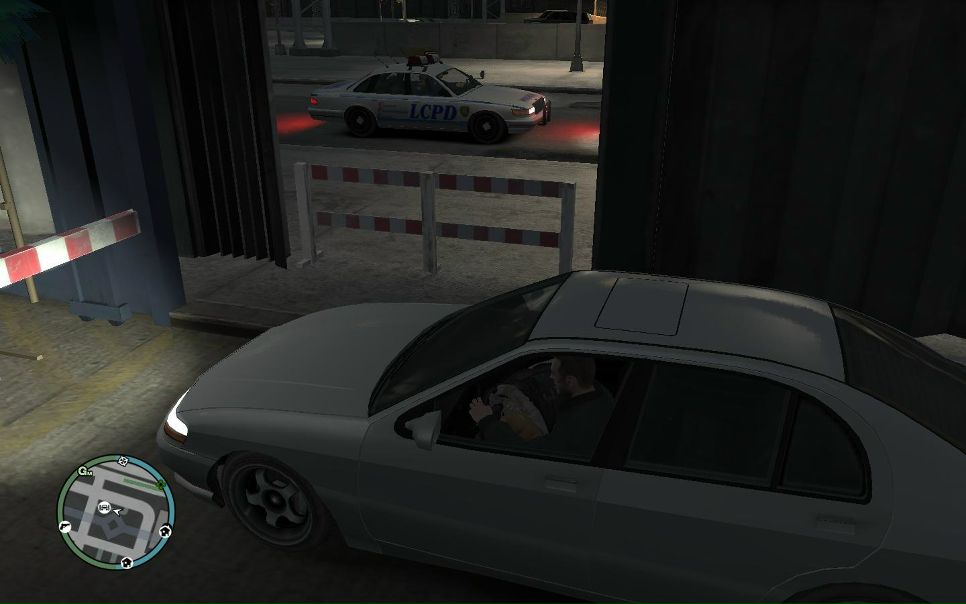Image resolution: width=966 pixels, height=604 pixels.
Task: Select the round white blip beside the player arrow
Action: 104,508
